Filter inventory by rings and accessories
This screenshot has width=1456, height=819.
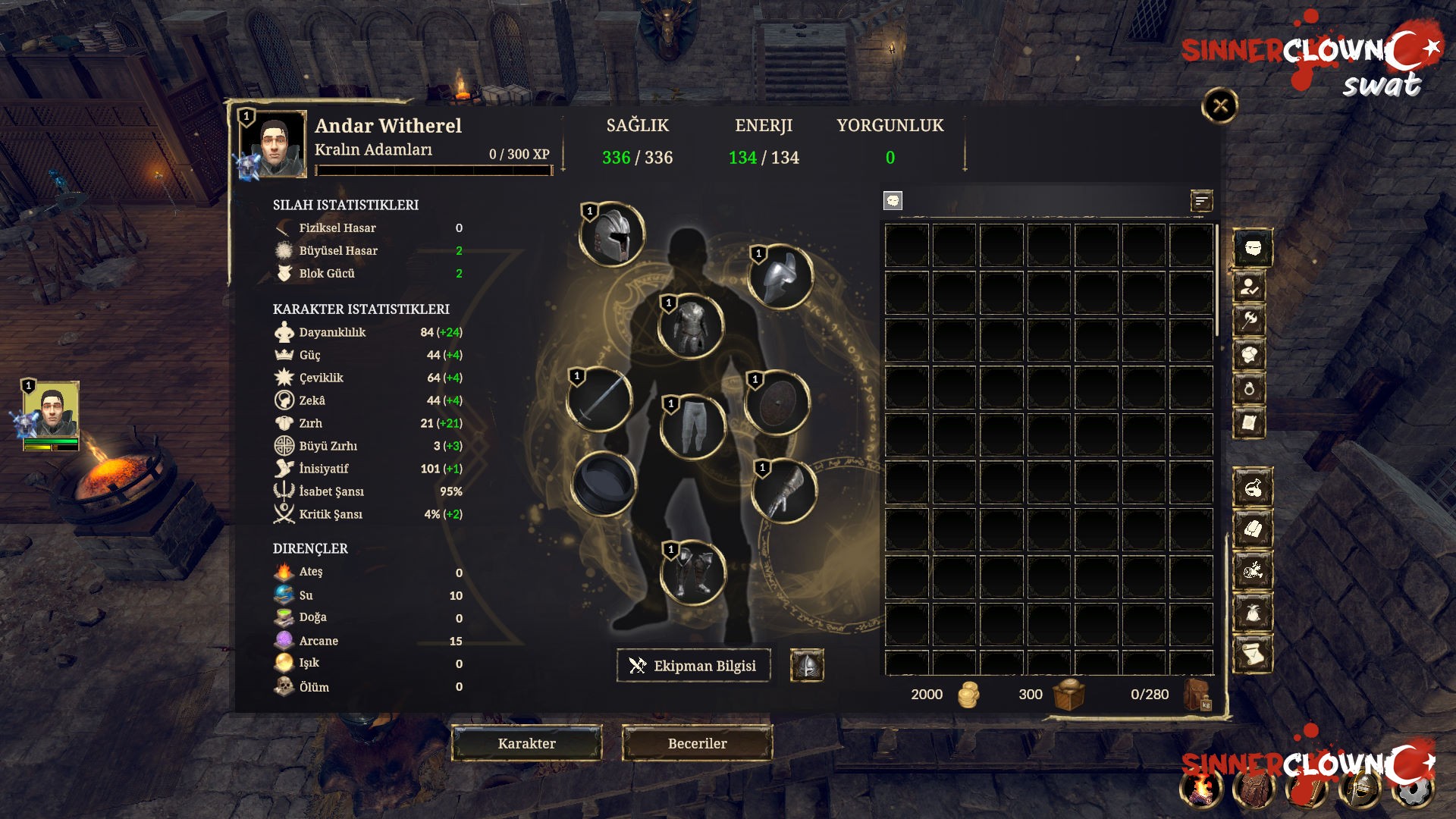(x=1250, y=389)
